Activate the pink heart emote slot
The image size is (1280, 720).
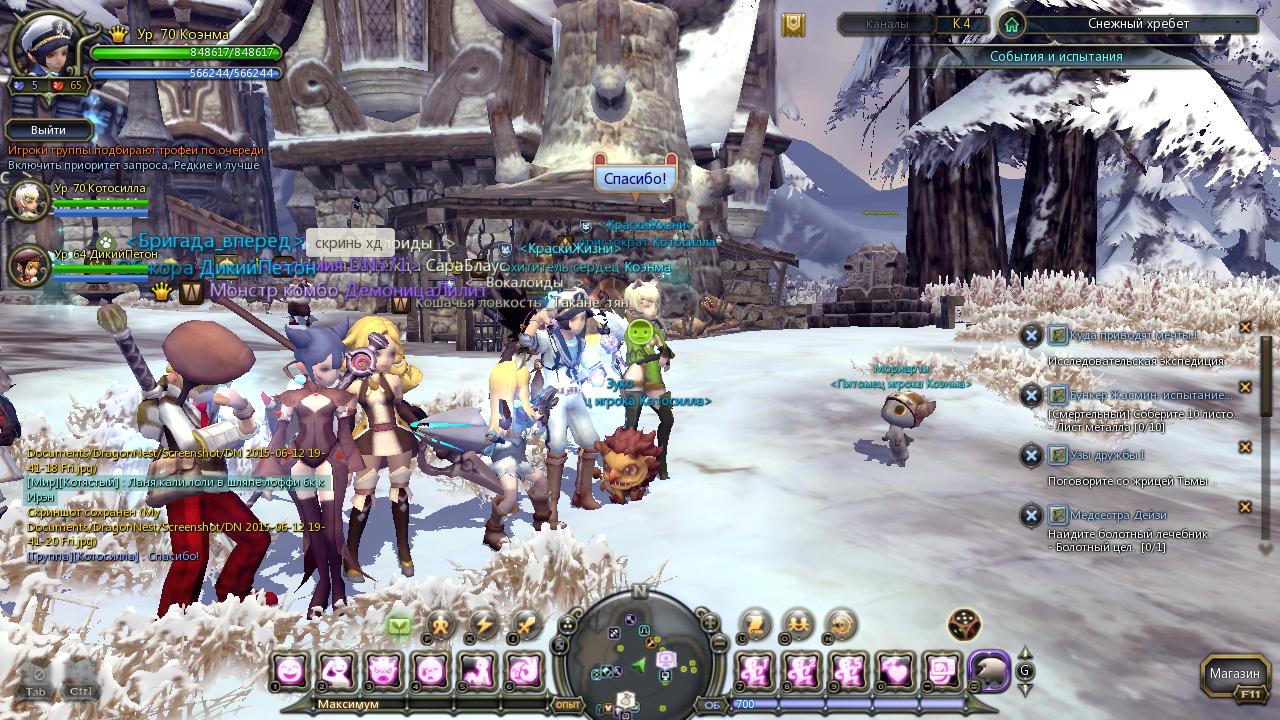[x=897, y=670]
